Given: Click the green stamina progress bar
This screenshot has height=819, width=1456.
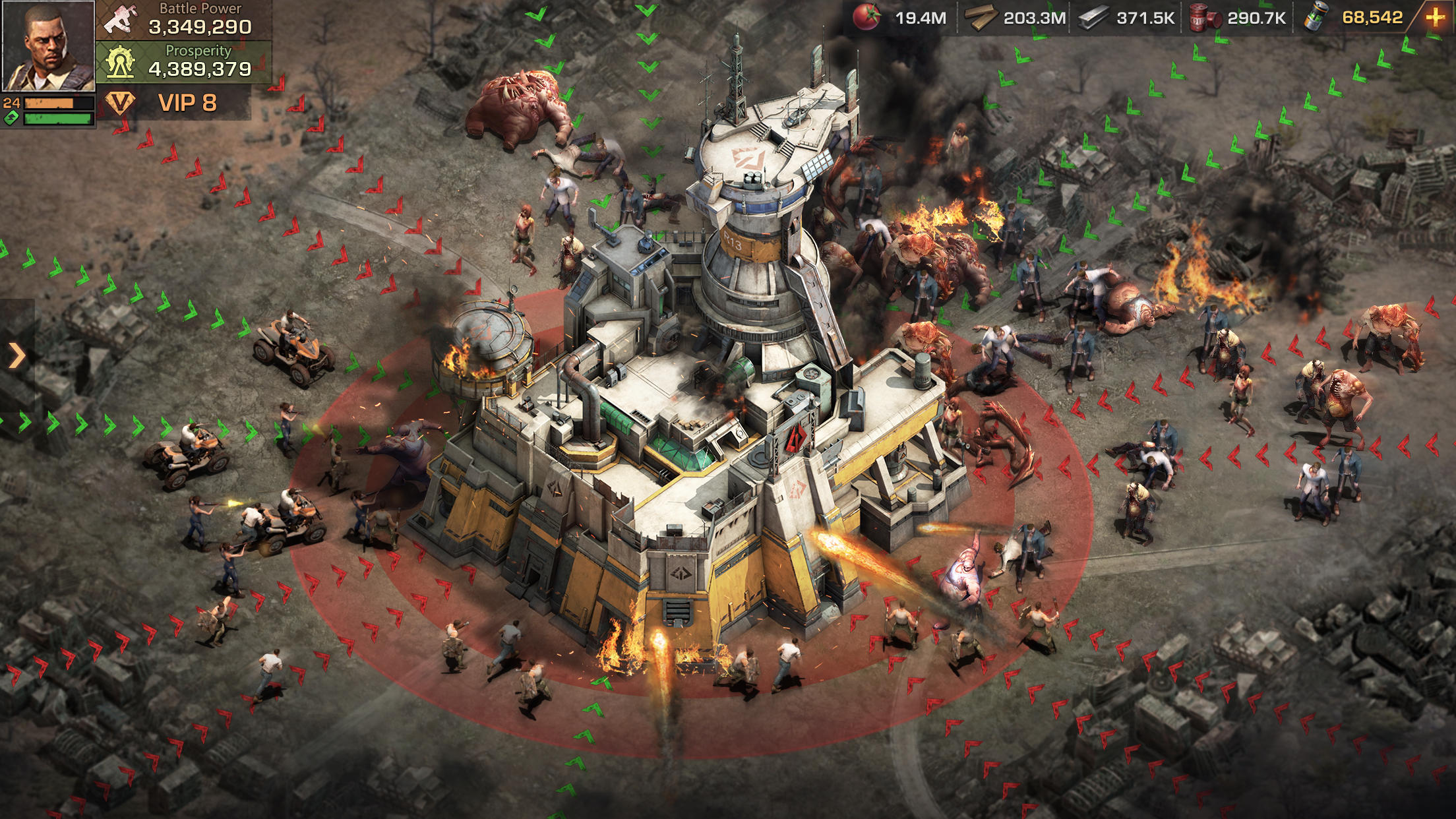Looking at the screenshot, I should coord(58,119).
